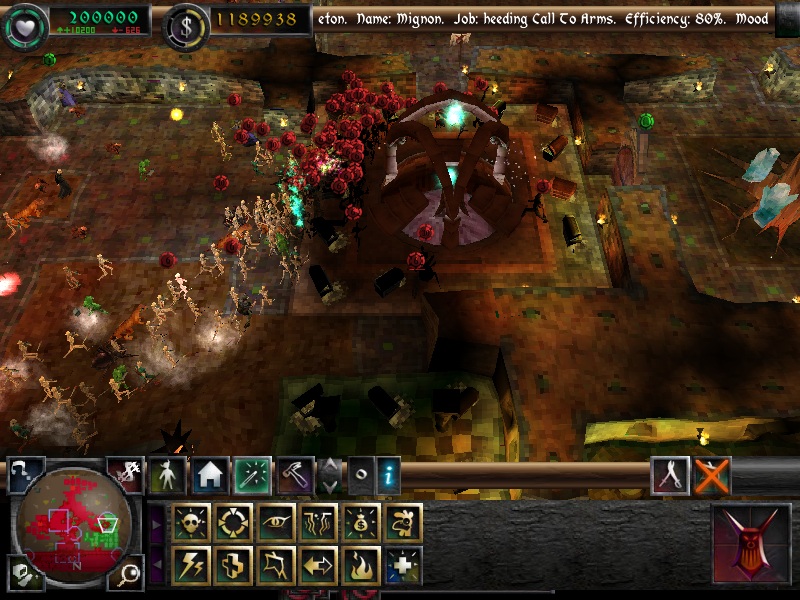Viewport: 800px width, 600px height.
Task: Click the magnifying glass minimap zoom button
Action: [128, 573]
